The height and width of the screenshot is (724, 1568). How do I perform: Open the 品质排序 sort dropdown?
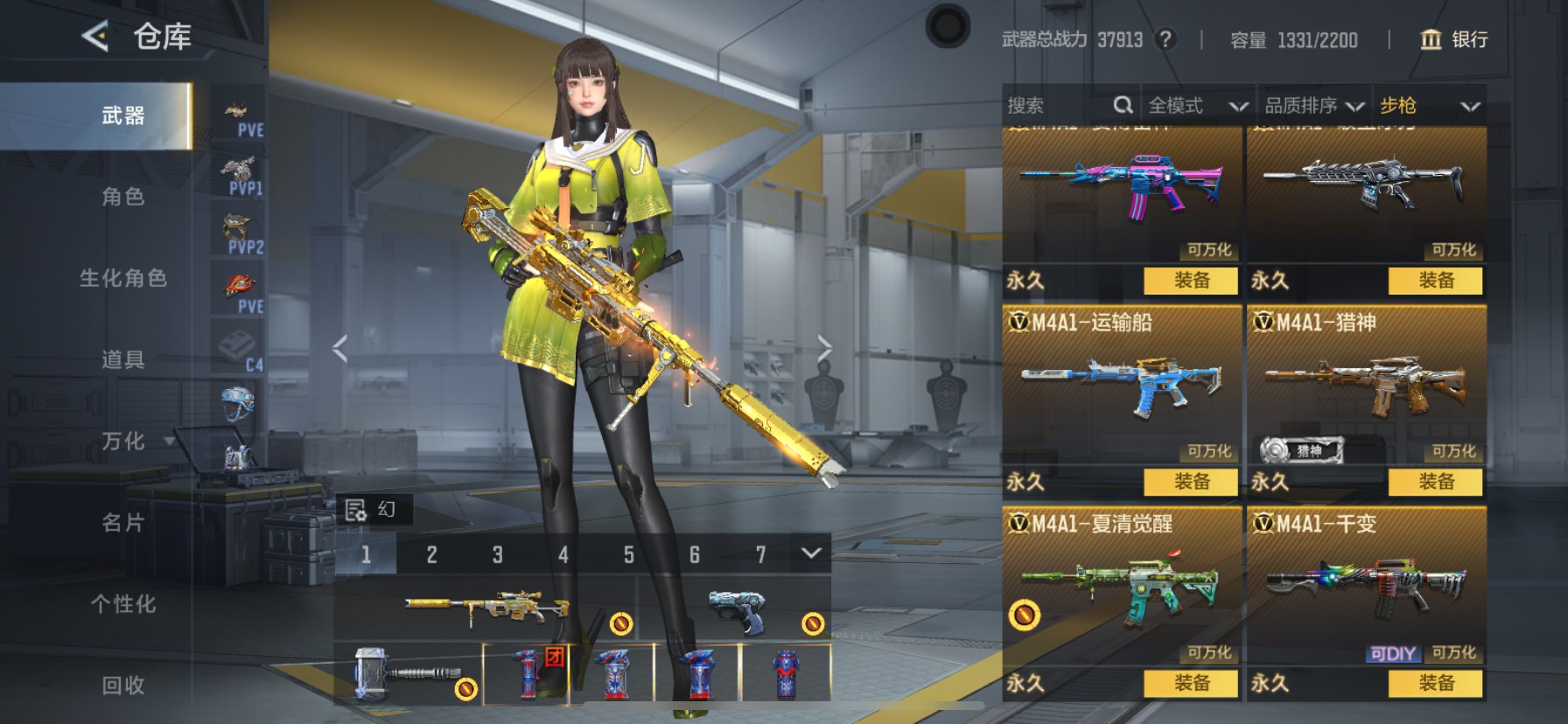[1313, 106]
